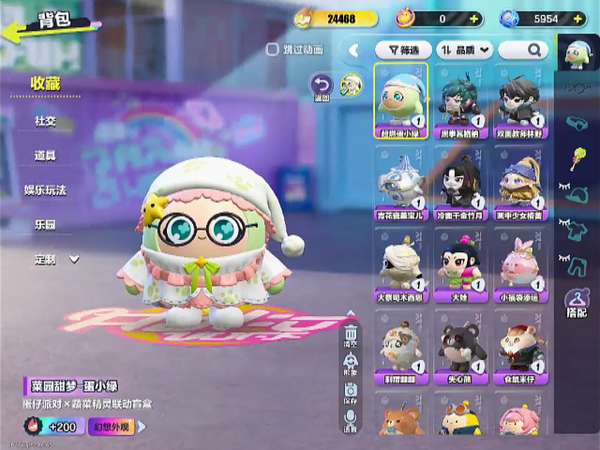Open the 乐园 park category

click(46, 224)
